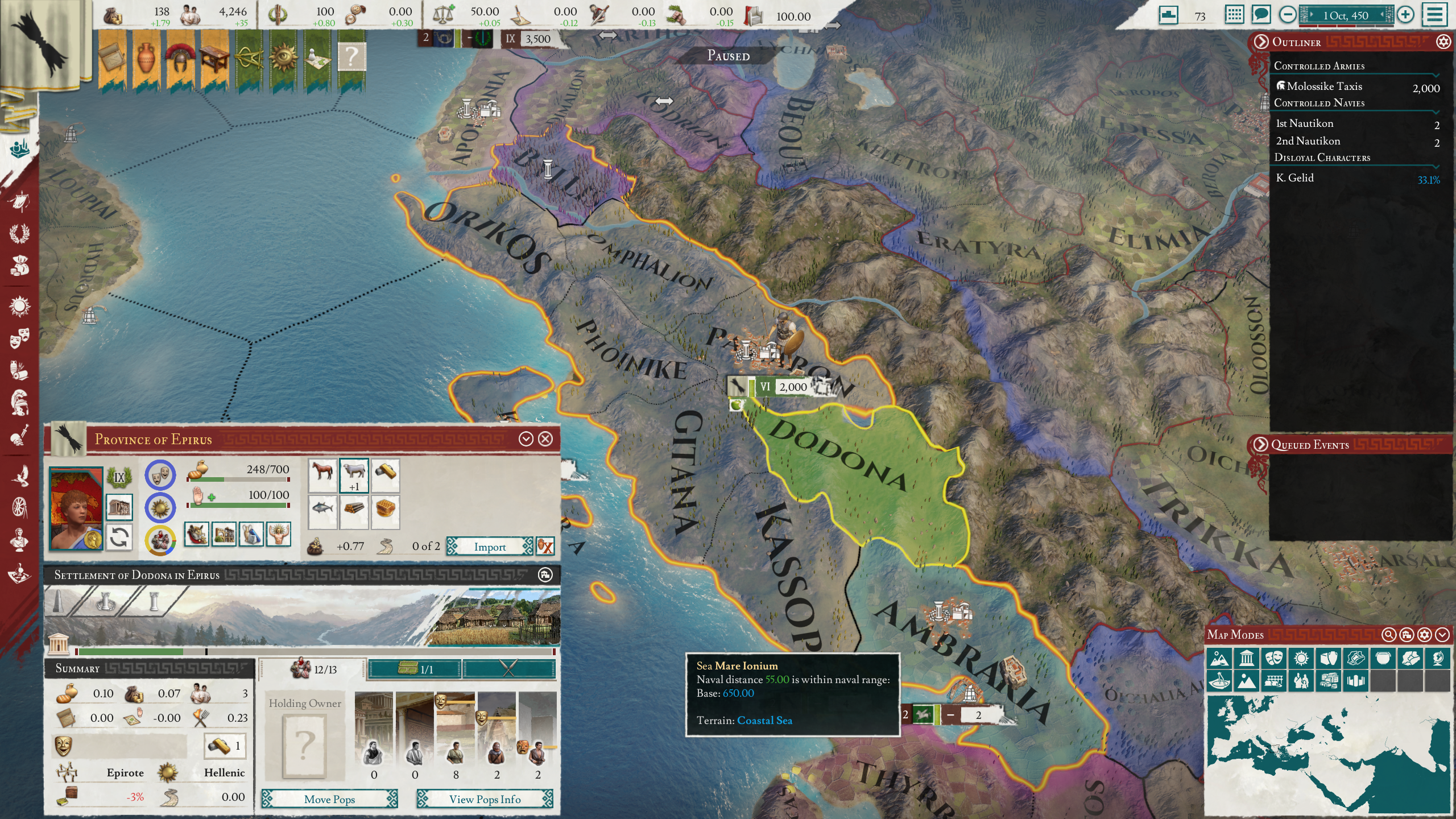Open the main menu hamburger button
Viewport: 1456px width, 819px height.
click(x=1434, y=15)
